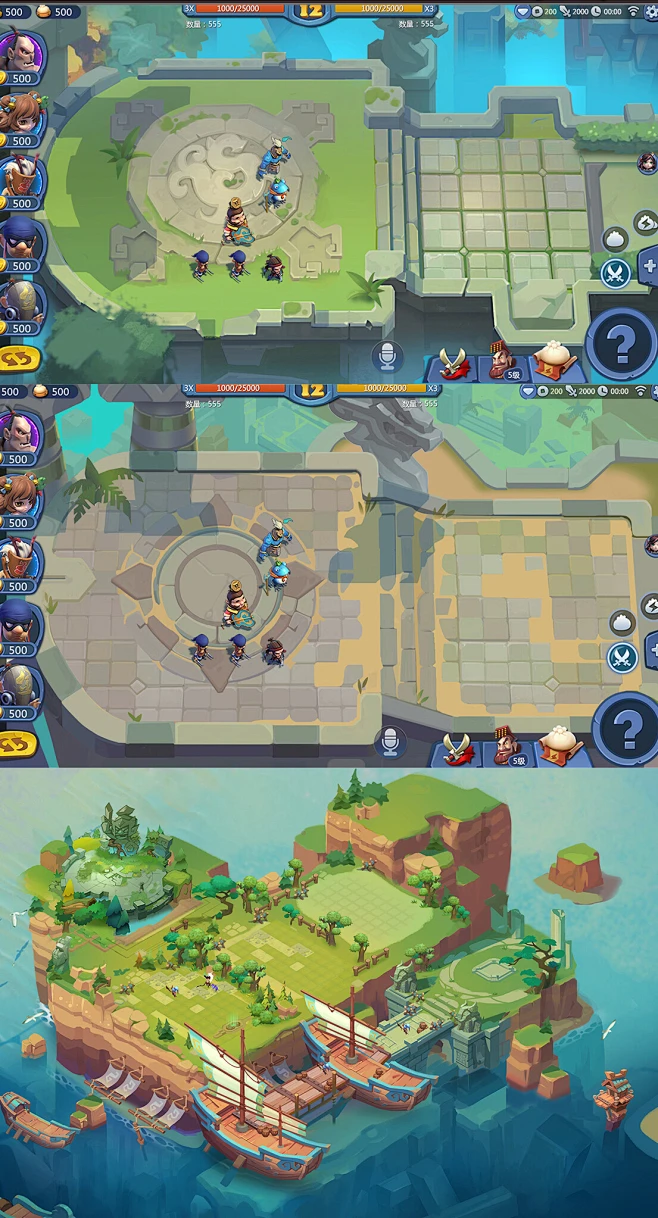The image size is (658, 1218).
Task: Pick the helmeted gunner hero on stone-courtyard screen
Action: (18, 686)
